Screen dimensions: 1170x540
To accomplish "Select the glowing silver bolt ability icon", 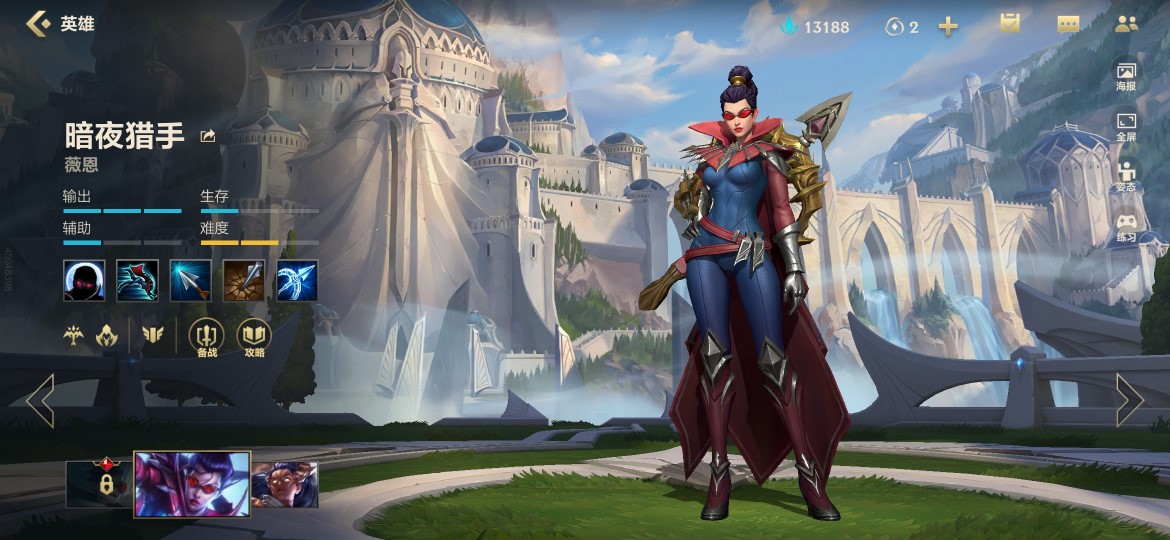I will pyautogui.click(x=190, y=281).
